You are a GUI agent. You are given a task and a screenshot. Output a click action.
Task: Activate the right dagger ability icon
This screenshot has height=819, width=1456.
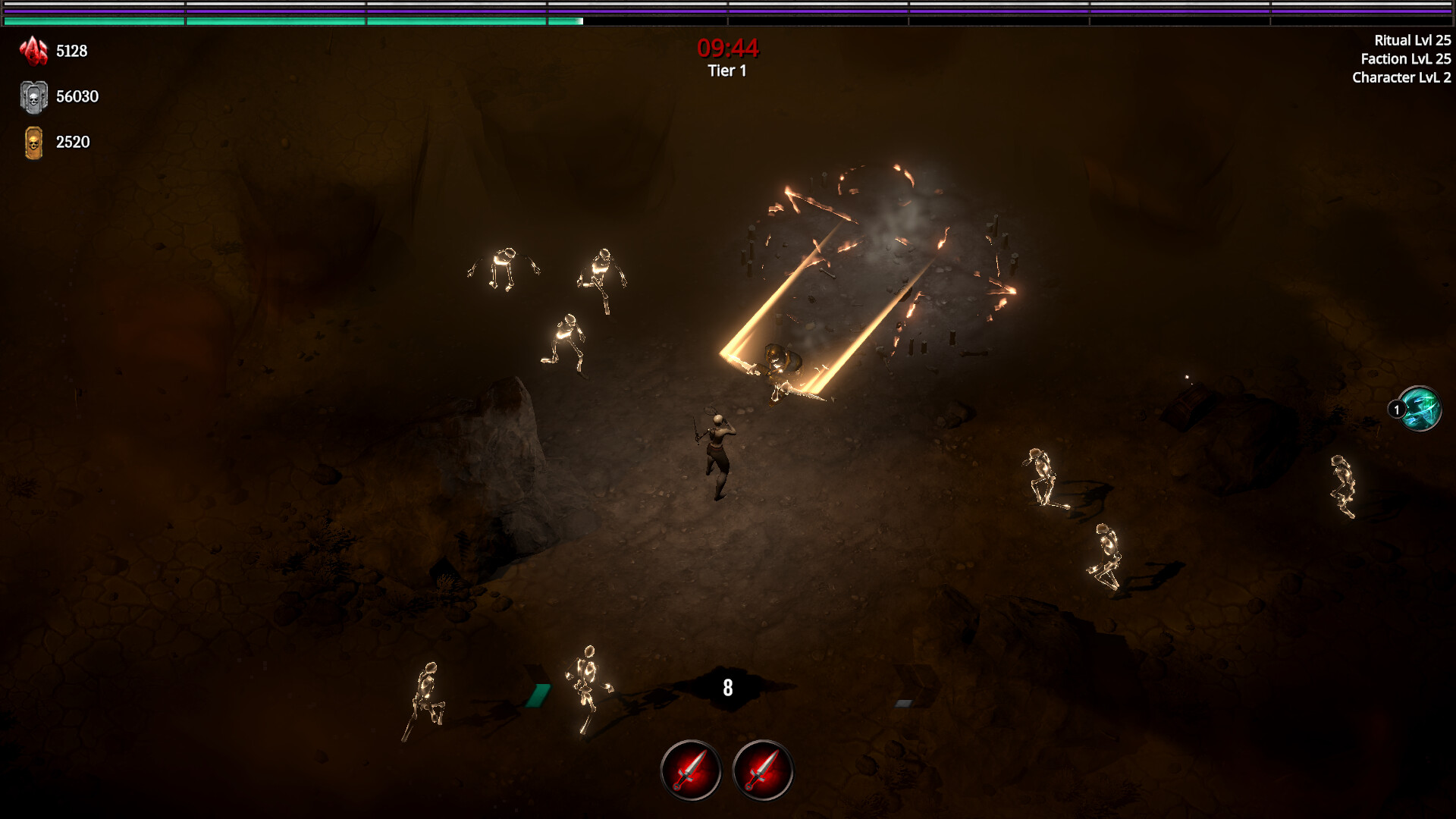tap(763, 768)
